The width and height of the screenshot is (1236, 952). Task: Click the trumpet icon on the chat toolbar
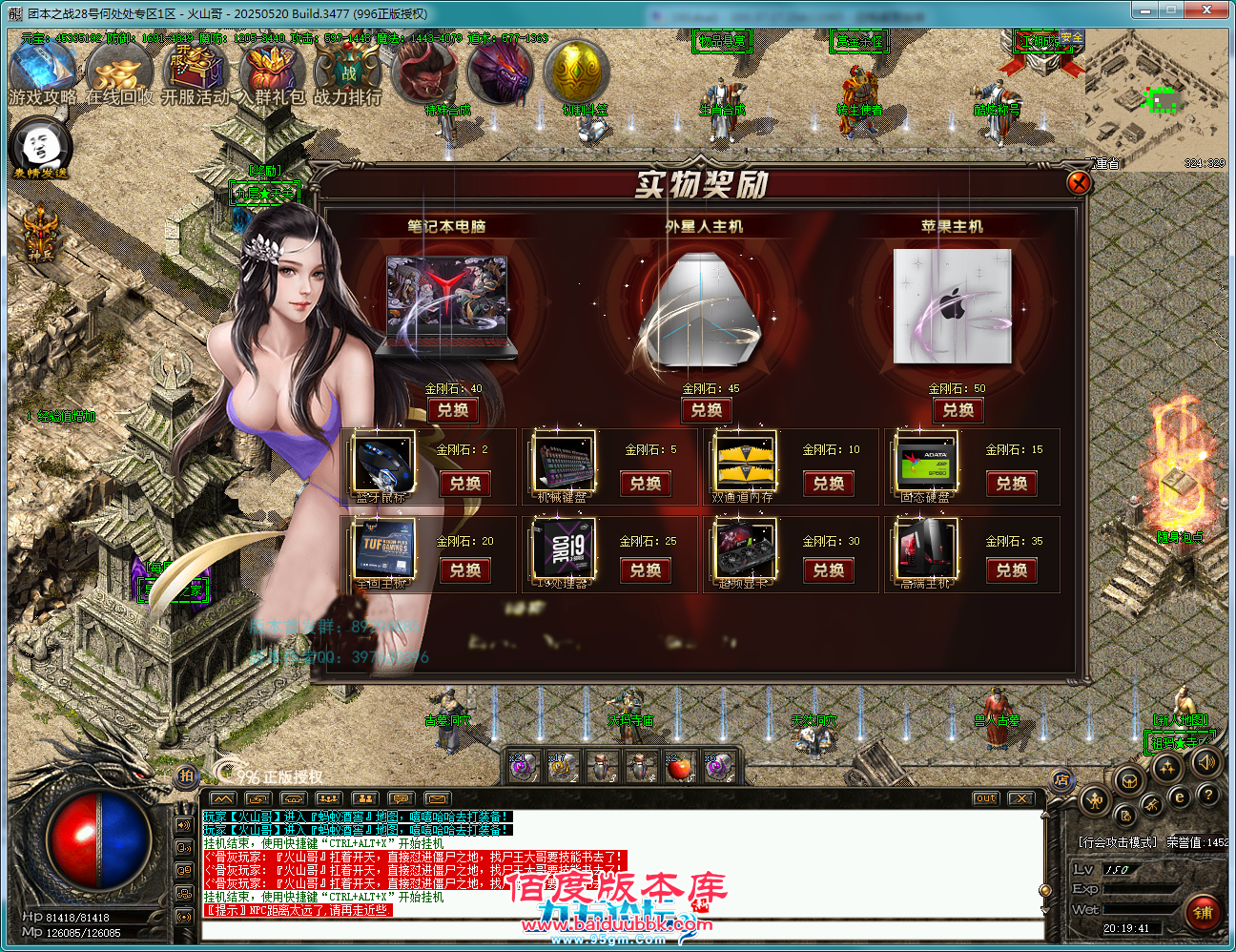click(292, 798)
